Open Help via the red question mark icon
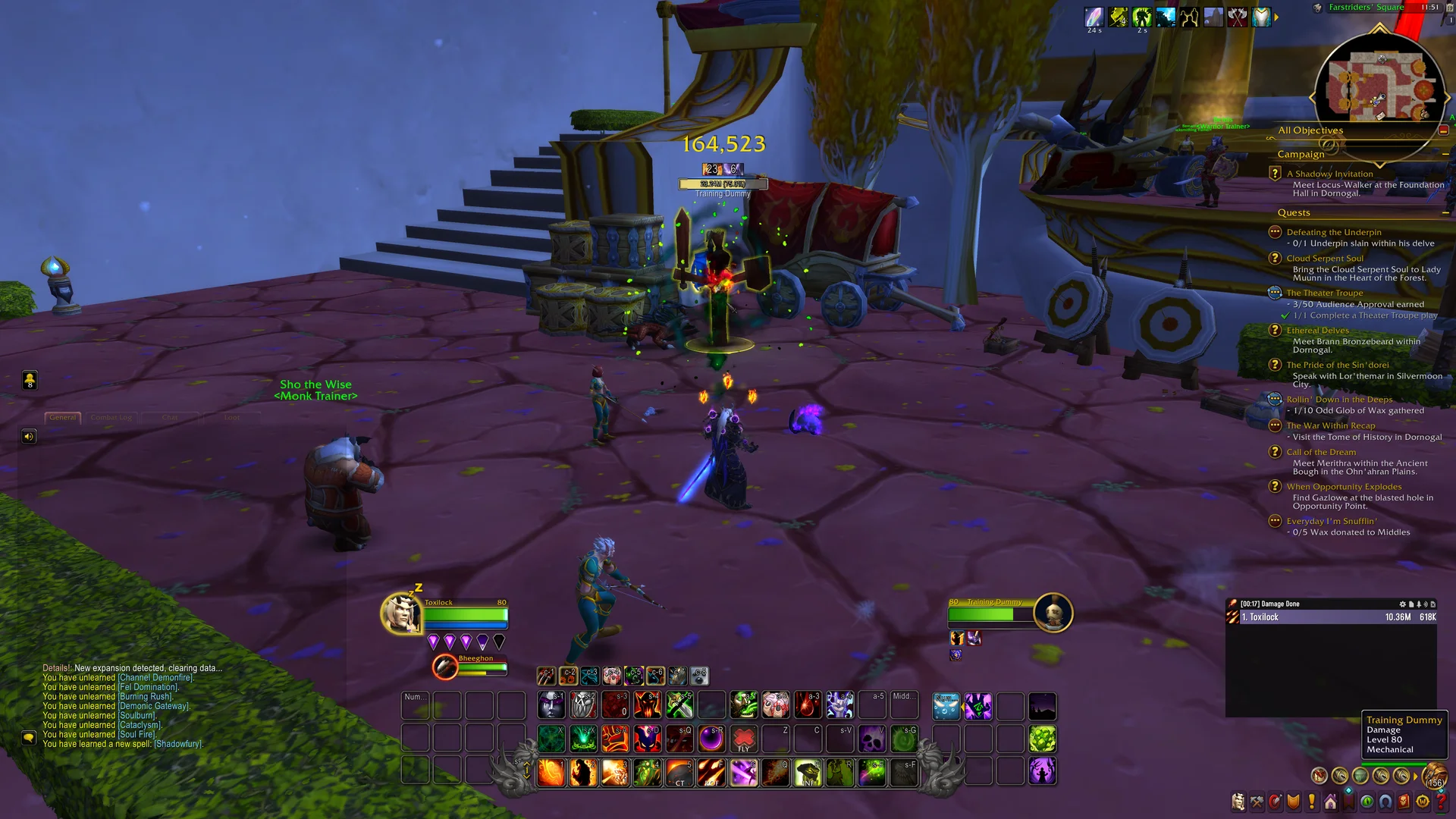Screen dimensions: 1456x819 point(1441,801)
